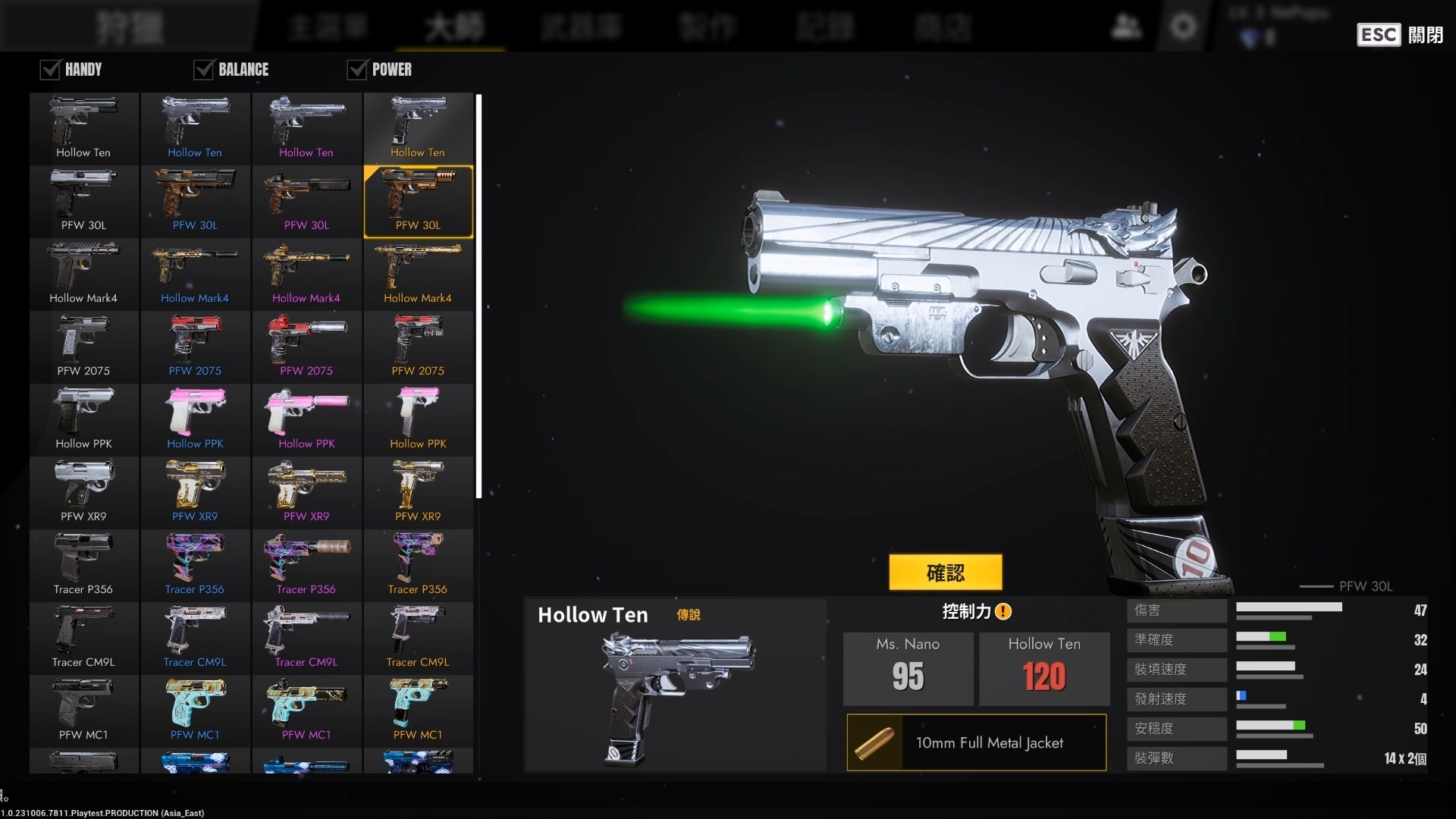The height and width of the screenshot is (819, 1456).
Task: Toggle the POWER filter checkbox
Action: 356,70
